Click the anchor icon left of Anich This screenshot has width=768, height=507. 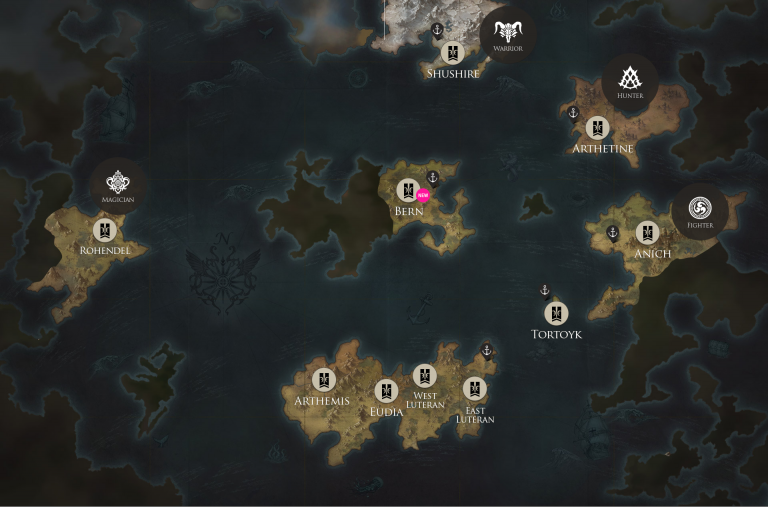pyautogui.click(x=613, y=233)
